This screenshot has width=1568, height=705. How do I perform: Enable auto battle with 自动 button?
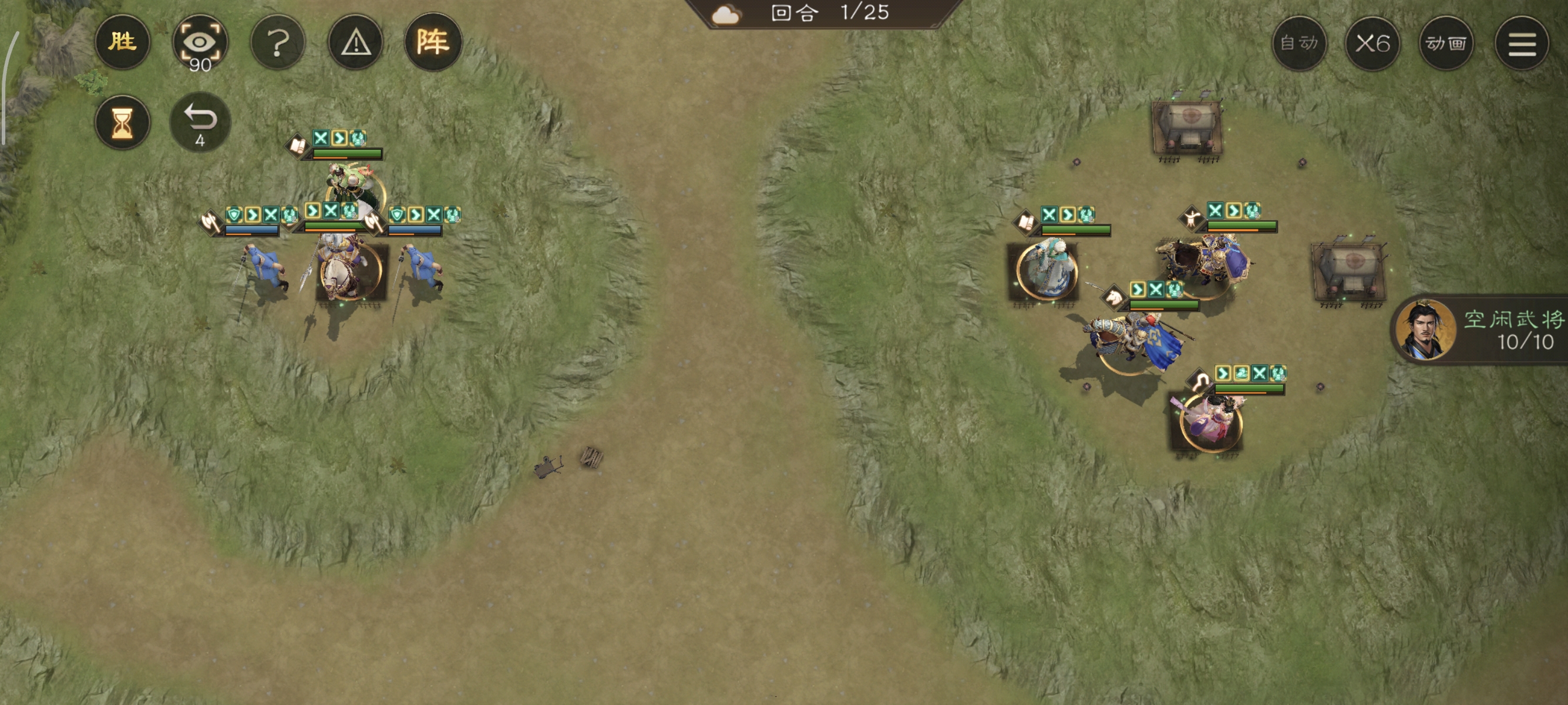click(1299, 43)
